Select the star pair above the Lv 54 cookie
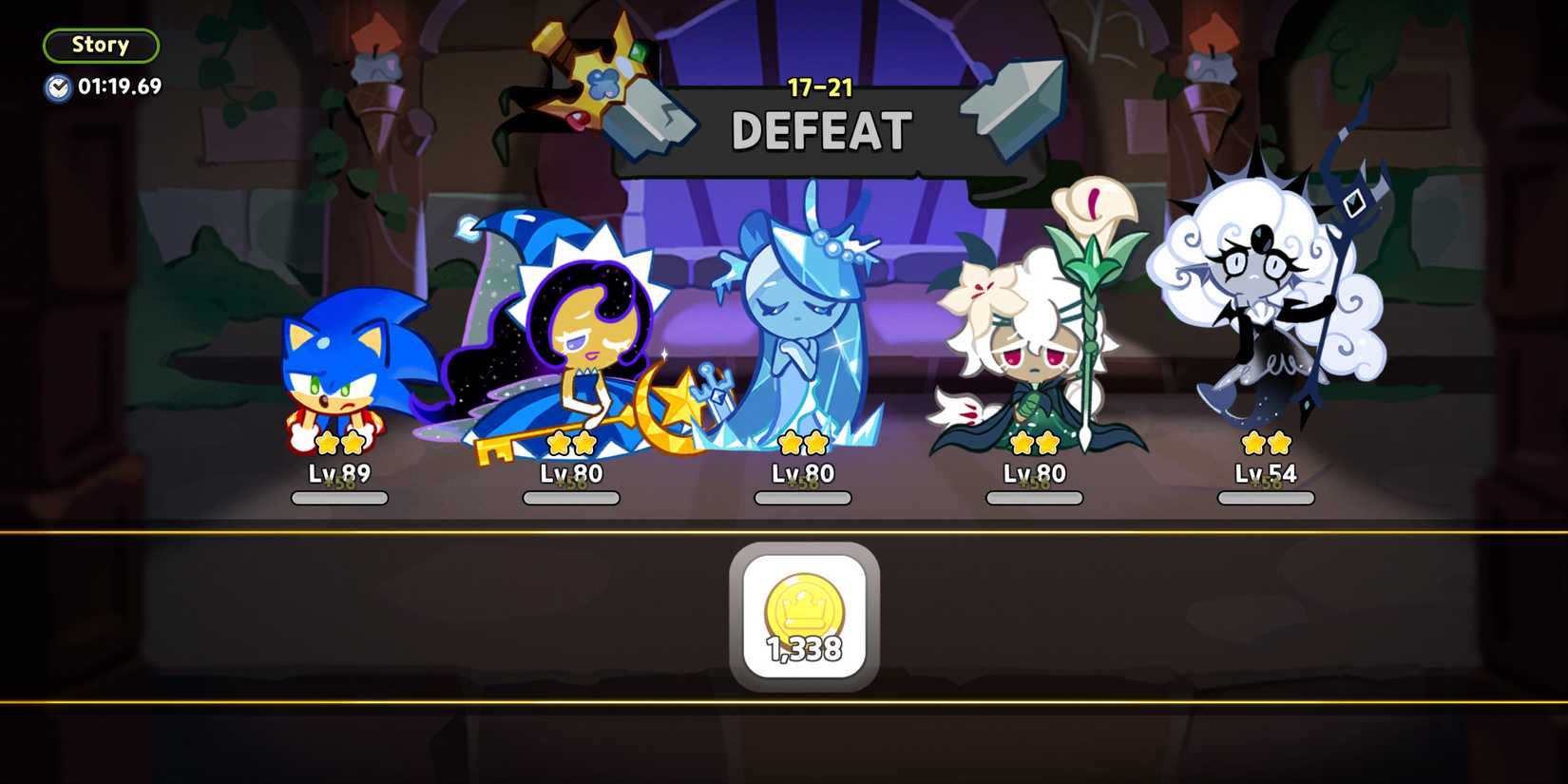 pyautogui.click(x=1264, y=443)
